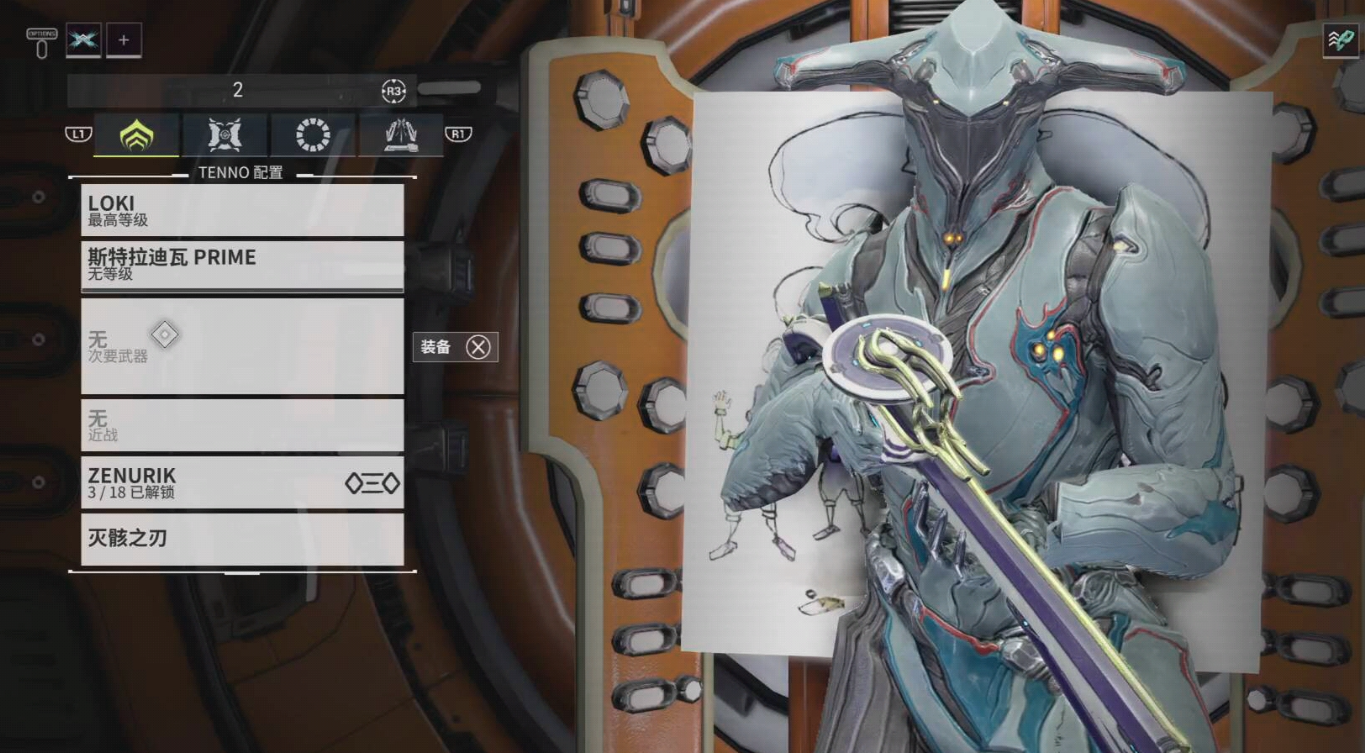
Task: Click the plus button to add squad member
Action: coord(124,40)
